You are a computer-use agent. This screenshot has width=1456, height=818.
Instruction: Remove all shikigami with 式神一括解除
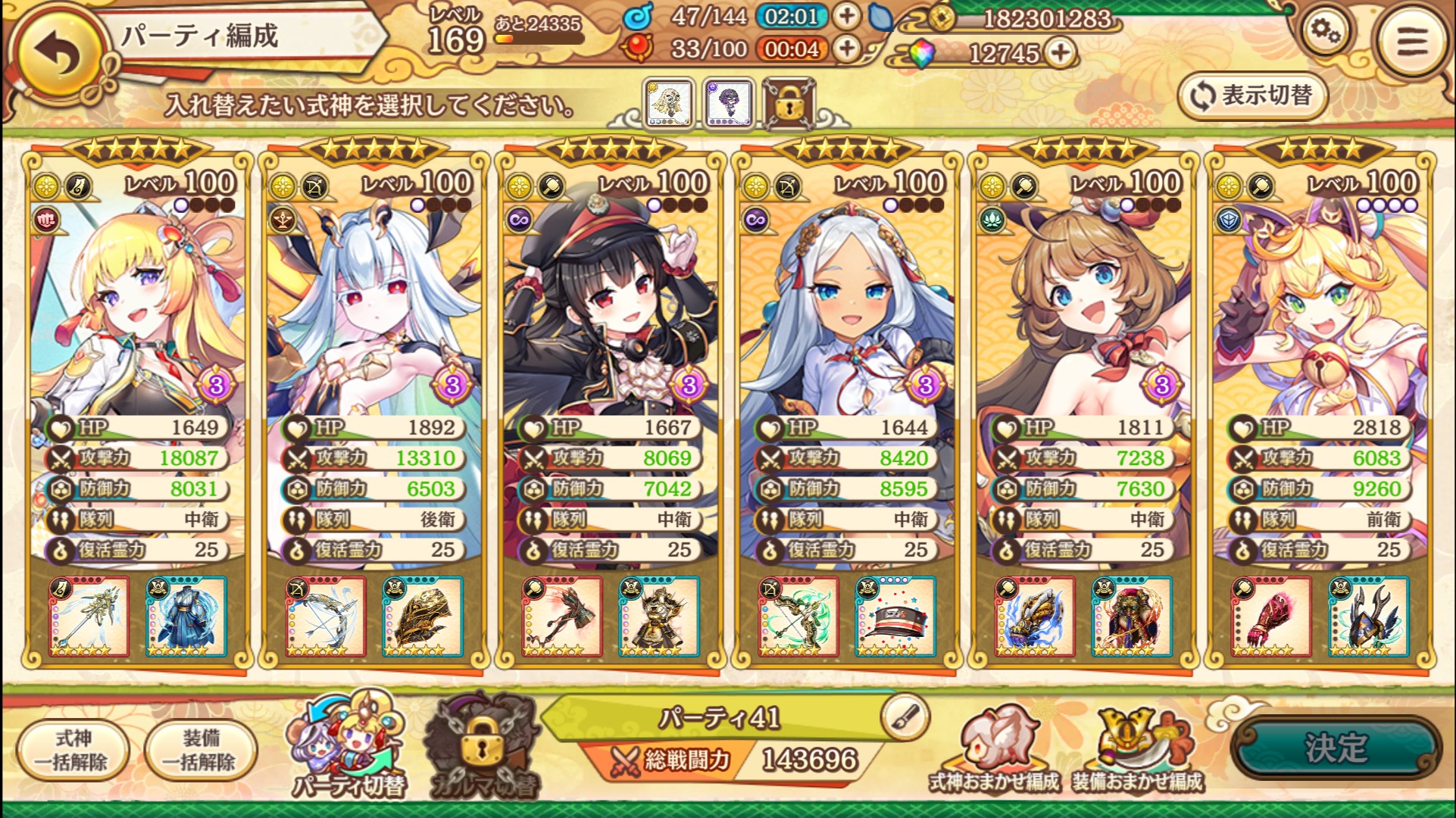click(73, 750)
